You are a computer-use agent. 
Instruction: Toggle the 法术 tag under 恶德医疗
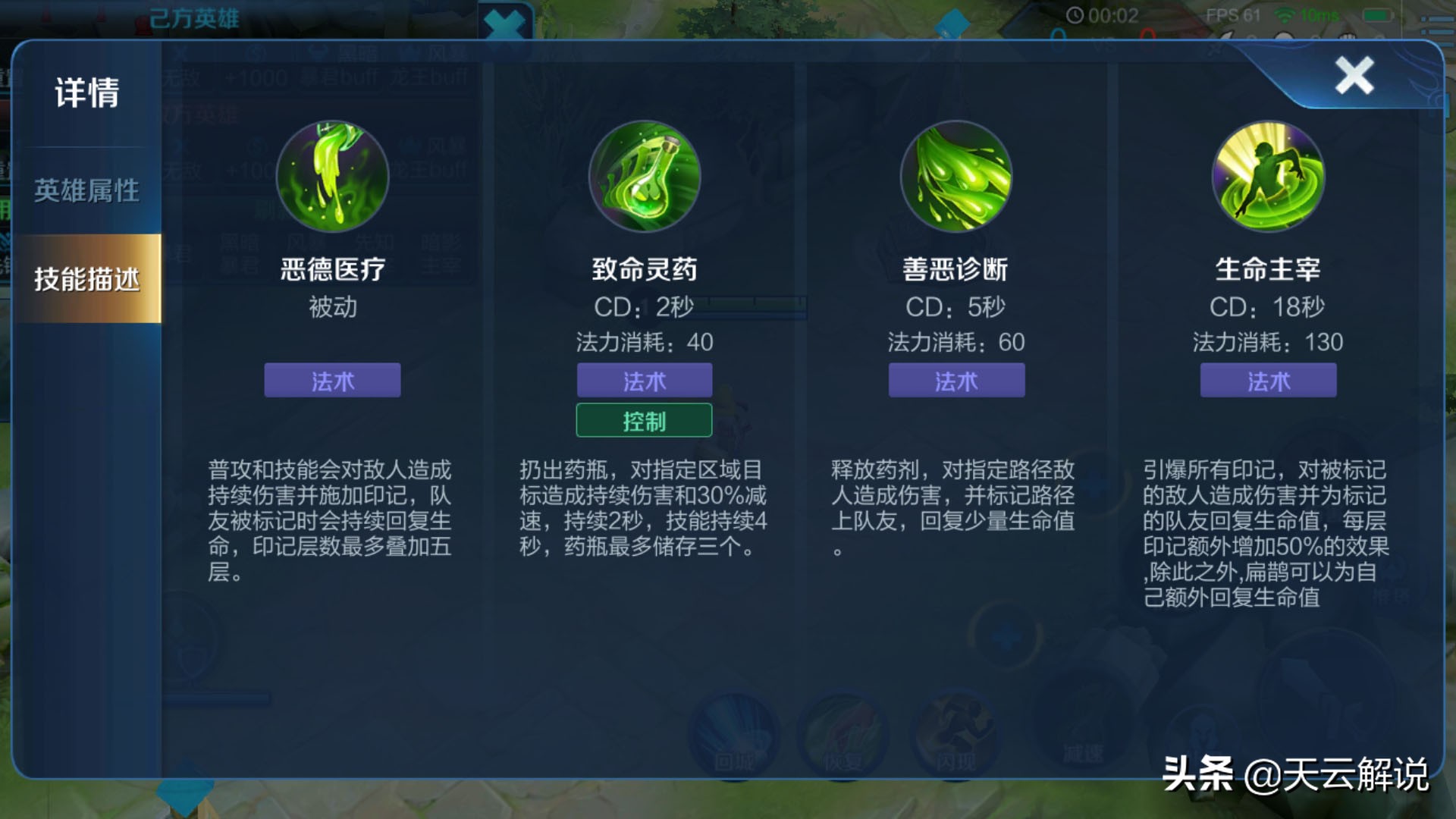331,381
